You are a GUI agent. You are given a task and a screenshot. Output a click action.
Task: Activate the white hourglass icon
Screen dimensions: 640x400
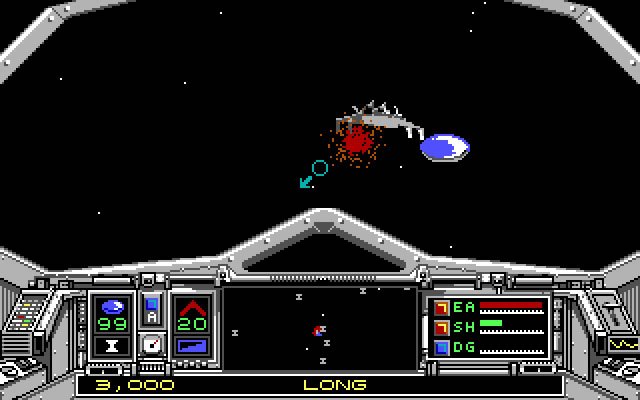(113, 346)
